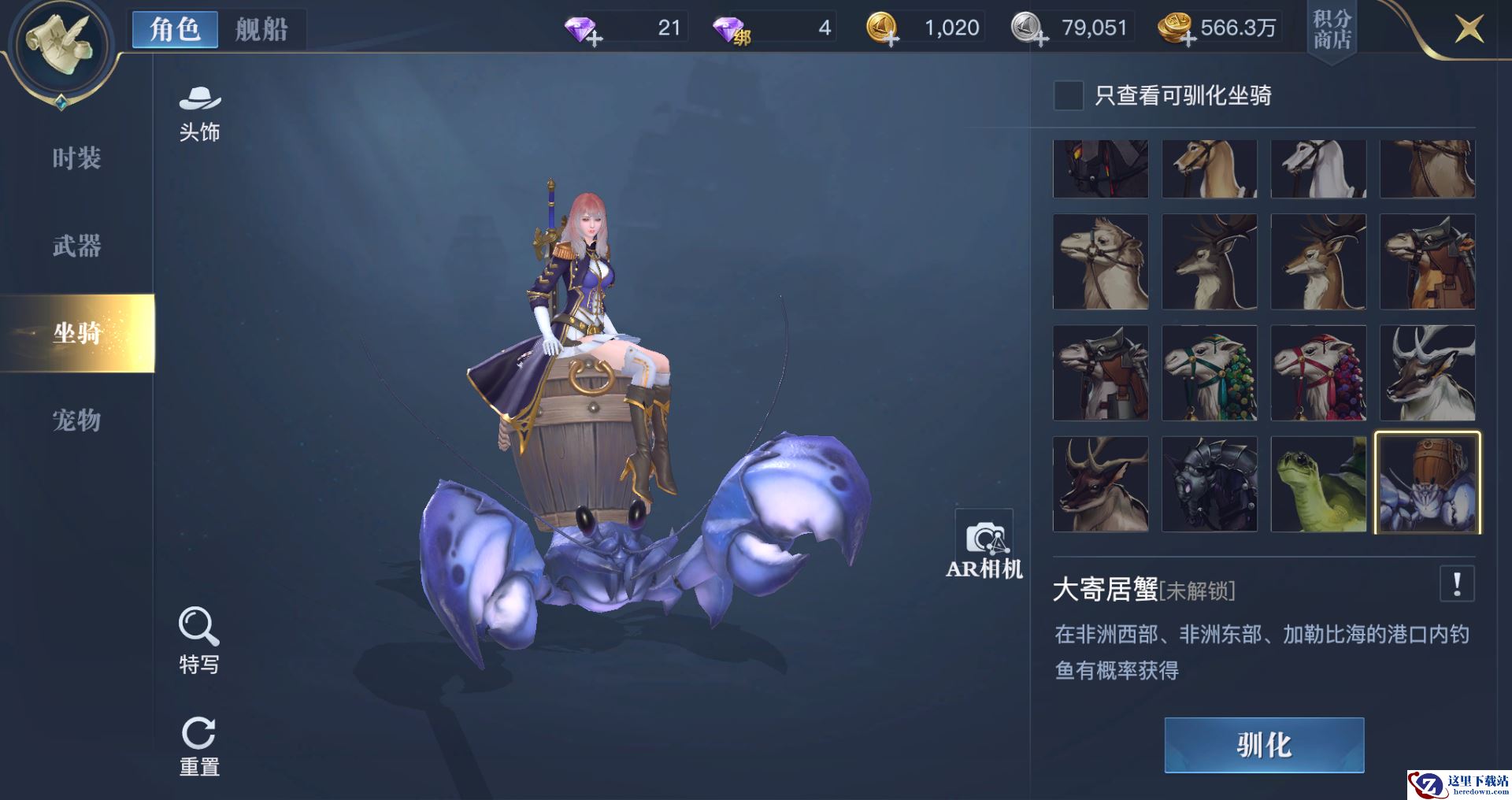1512x800 pixels.
Task: Choose the hermit crab mount thumbnail
Action: (1427, 483)
